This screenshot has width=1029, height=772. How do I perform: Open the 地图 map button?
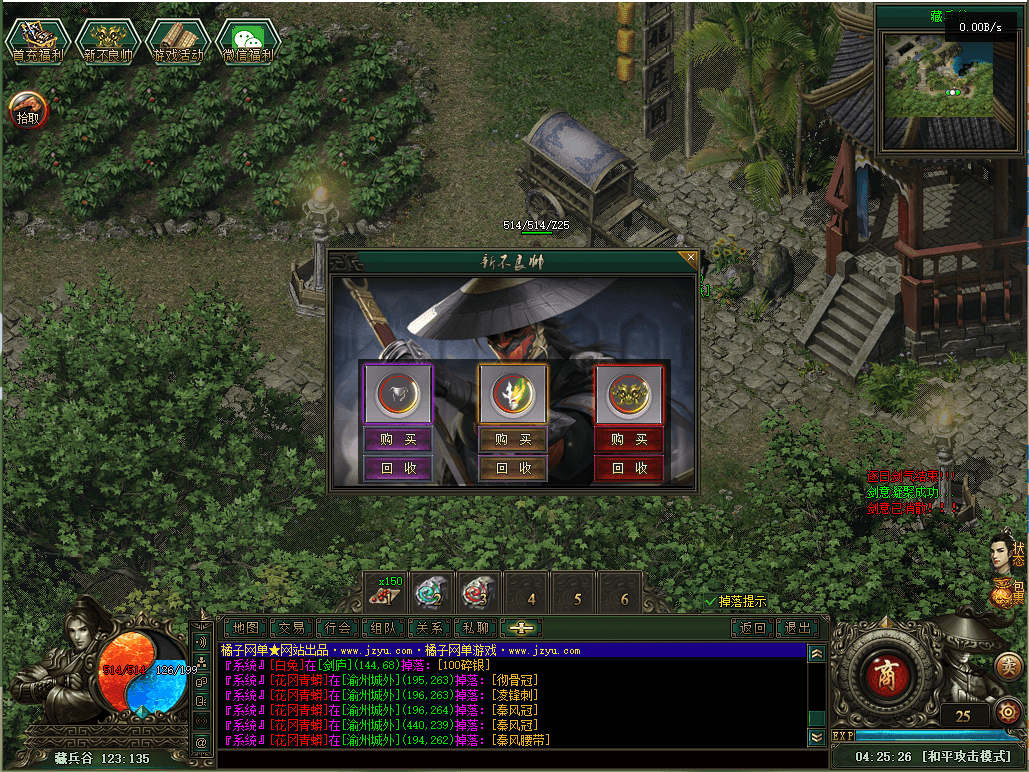[244, 628]
